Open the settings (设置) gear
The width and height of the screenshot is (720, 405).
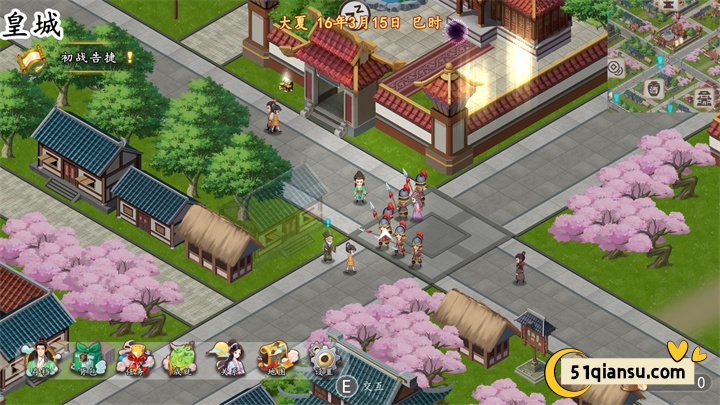click(322, 358)
